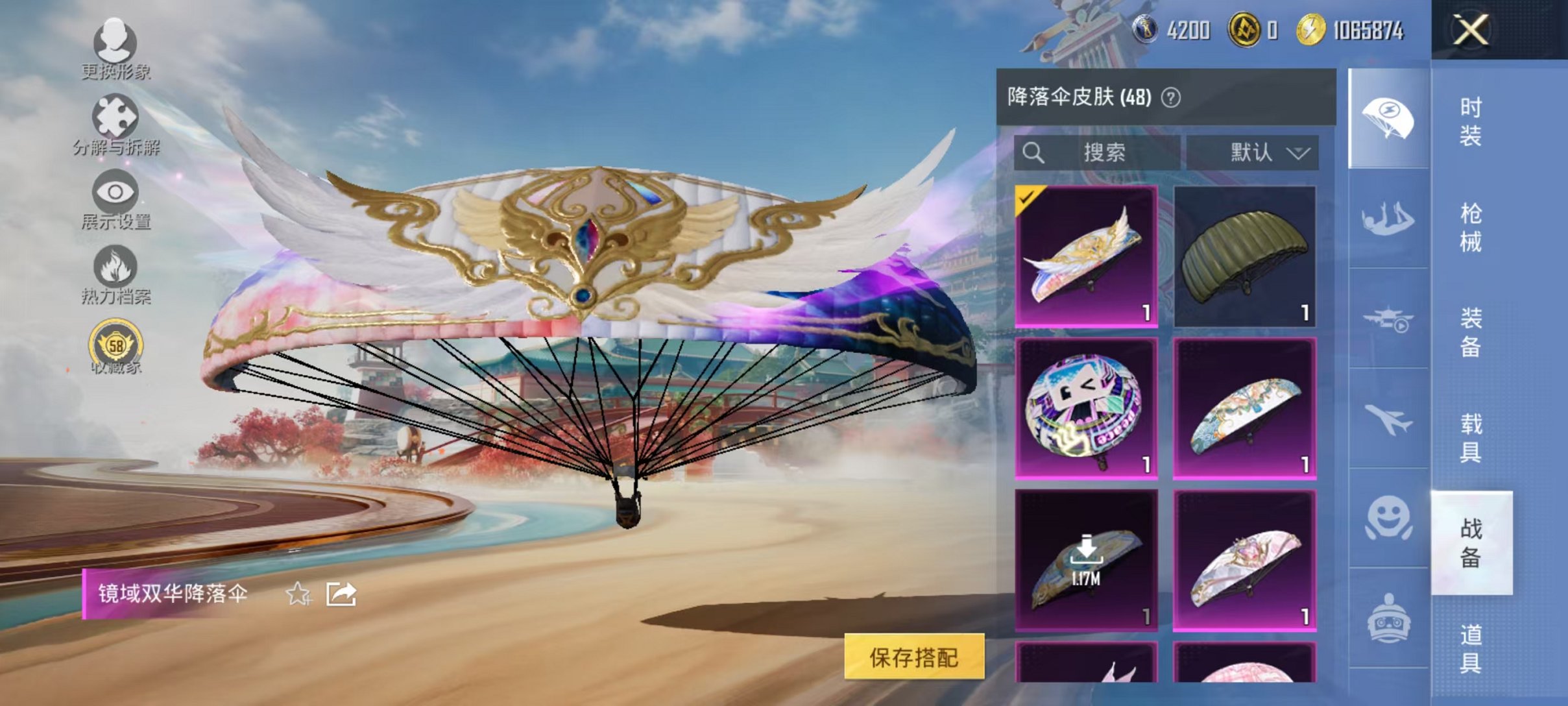Open 更换形象 character change option
The image size is (1568, 706).
pyautogui.click(x=115, y=40)
